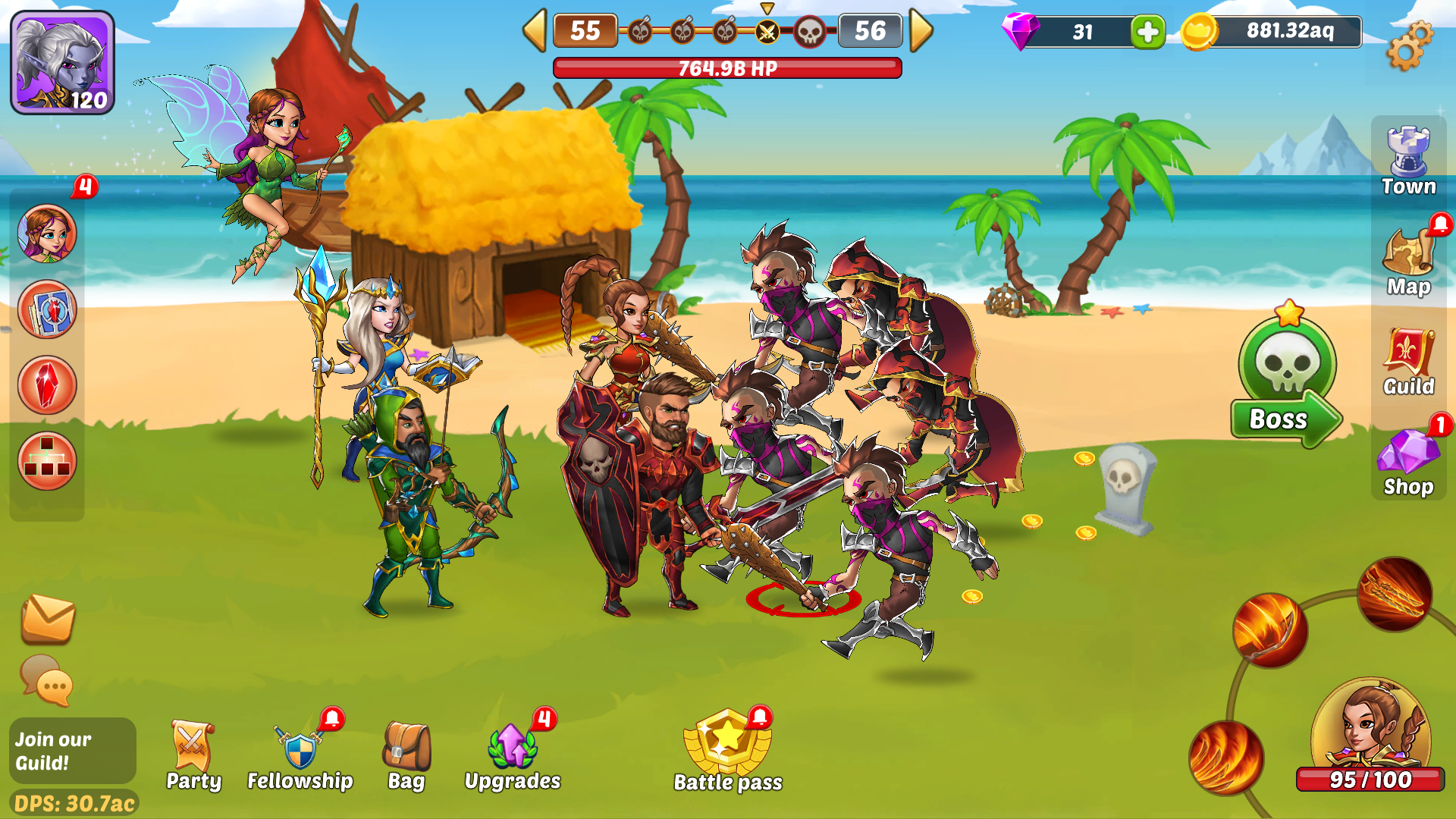Image resolution: width=1456 pixels, height=819 pixels.
Task: Advance to the next stage arrow
Action: (x=921, y=31)
